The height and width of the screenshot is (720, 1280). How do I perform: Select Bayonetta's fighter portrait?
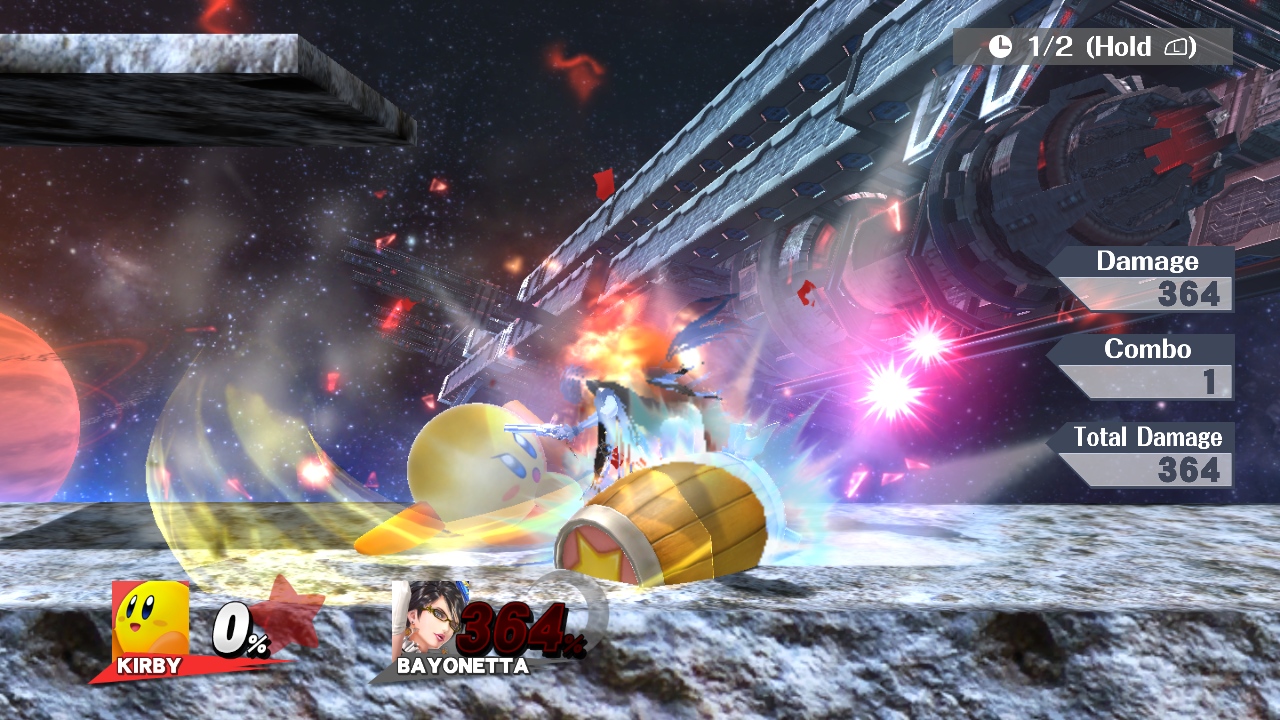(x=430, y=618)
